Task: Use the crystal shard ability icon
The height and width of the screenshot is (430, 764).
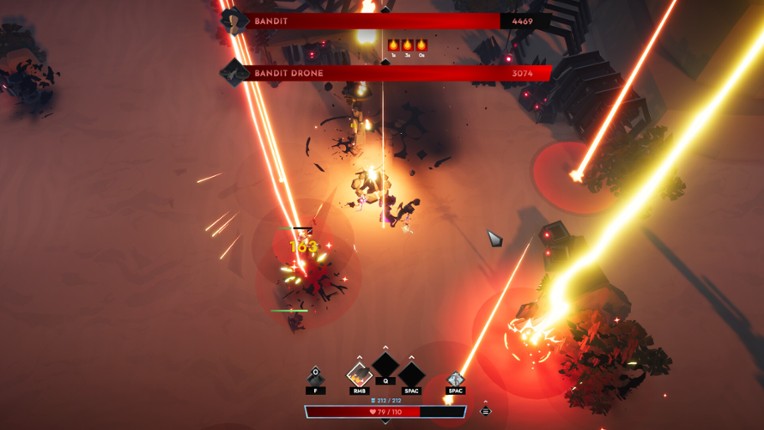Action: coord(455,378)
